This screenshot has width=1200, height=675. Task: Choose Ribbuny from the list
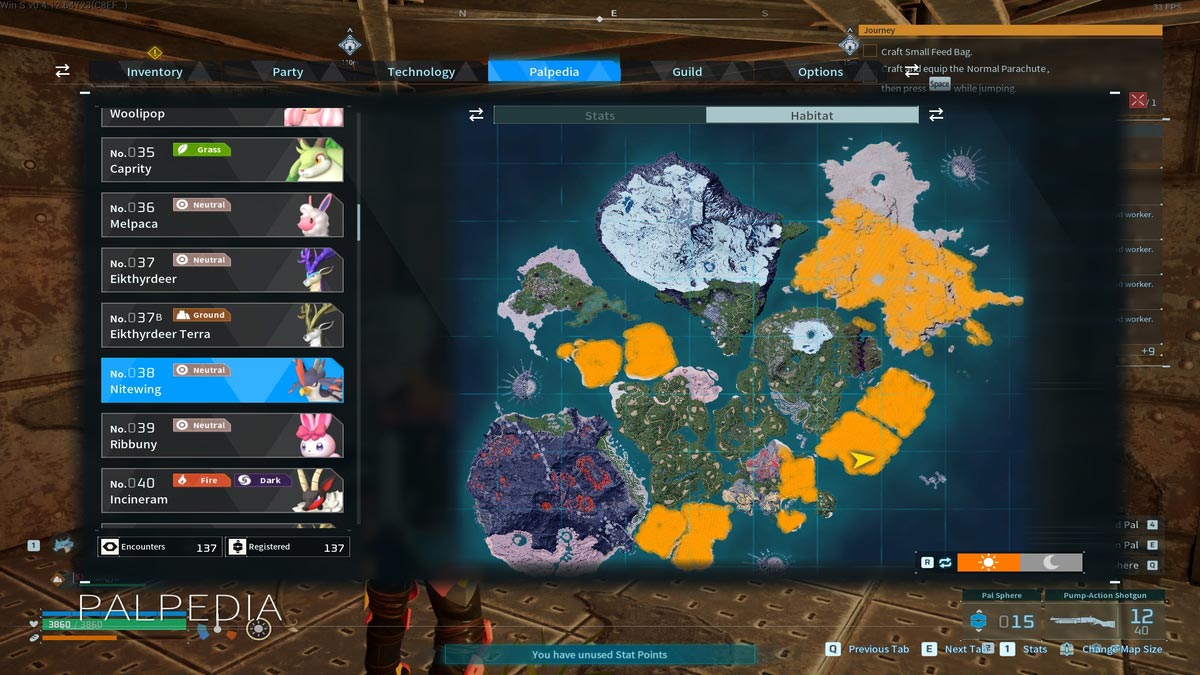point(222,435)
